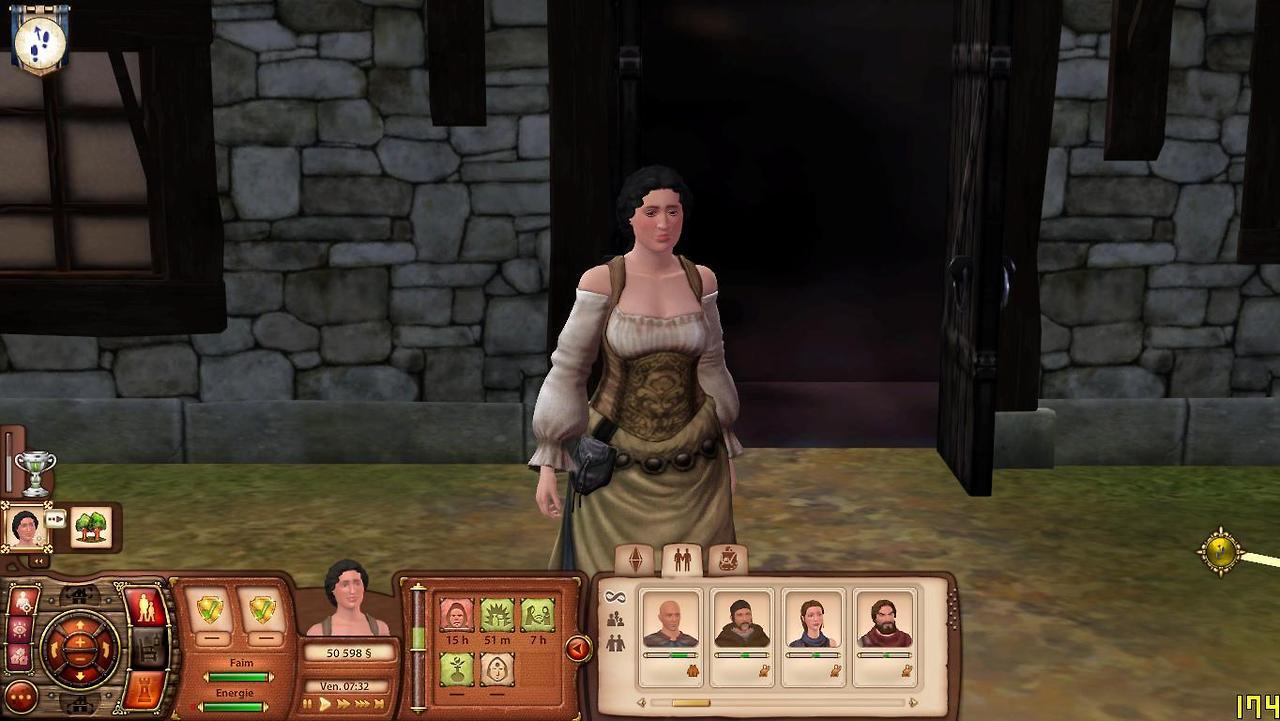Select the woman with brown hair portrait

(813, 621)
